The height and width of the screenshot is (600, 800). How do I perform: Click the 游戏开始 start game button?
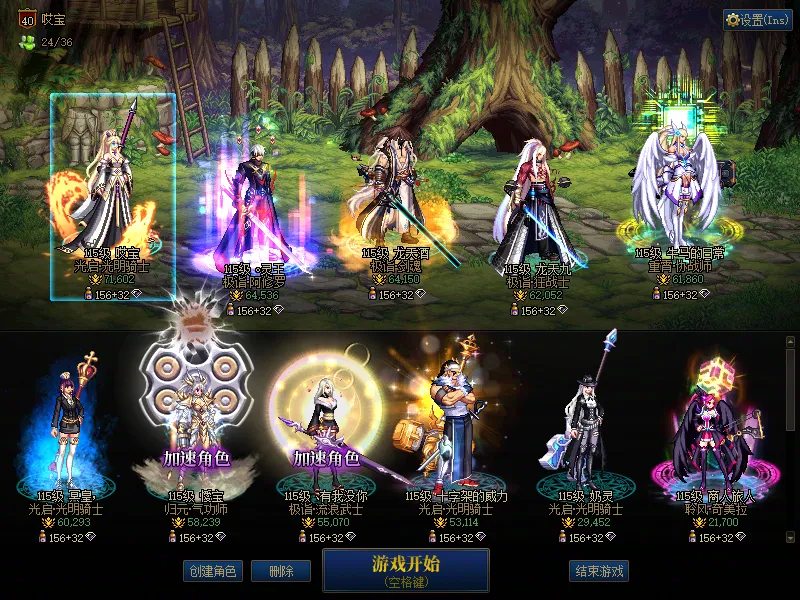405,569
